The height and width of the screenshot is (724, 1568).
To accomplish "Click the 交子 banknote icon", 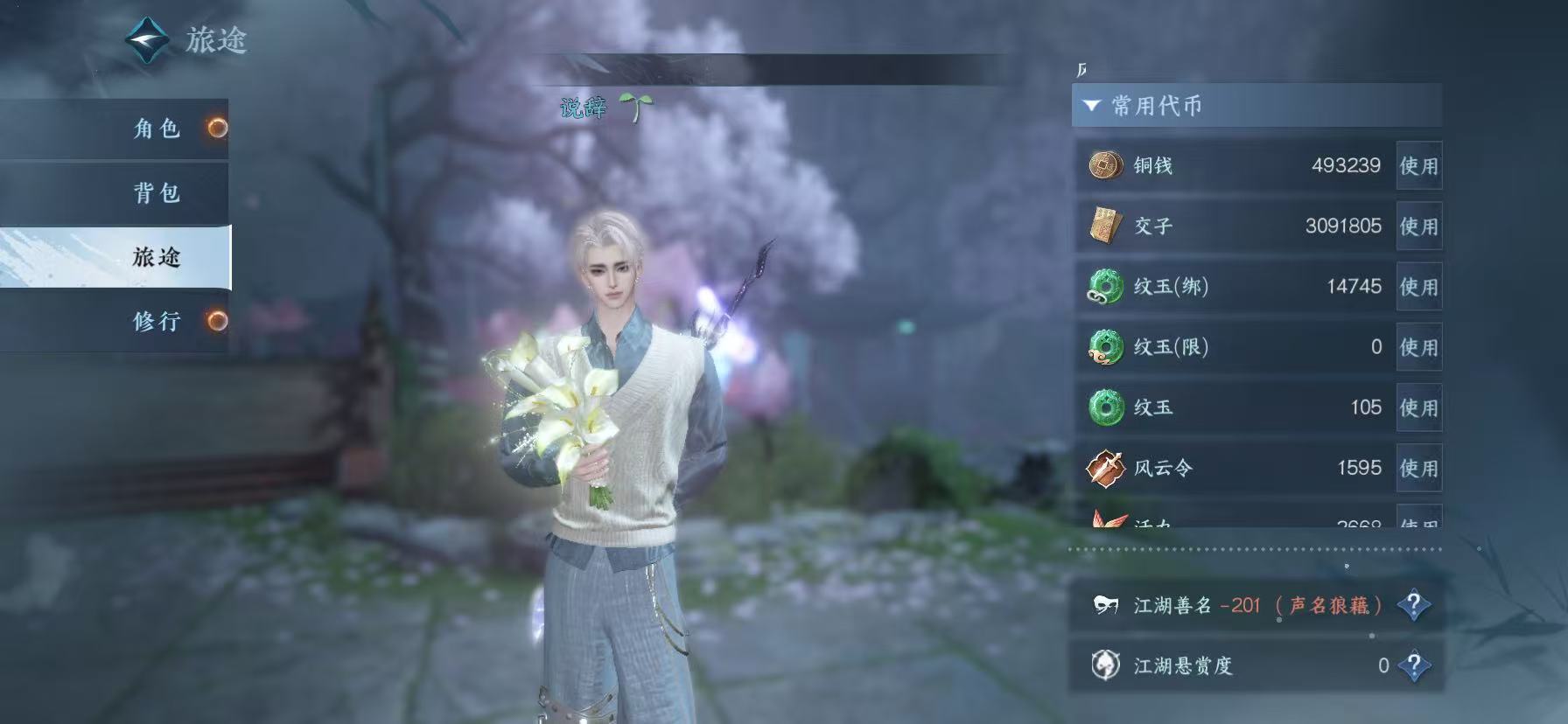I will point(1105,226).
